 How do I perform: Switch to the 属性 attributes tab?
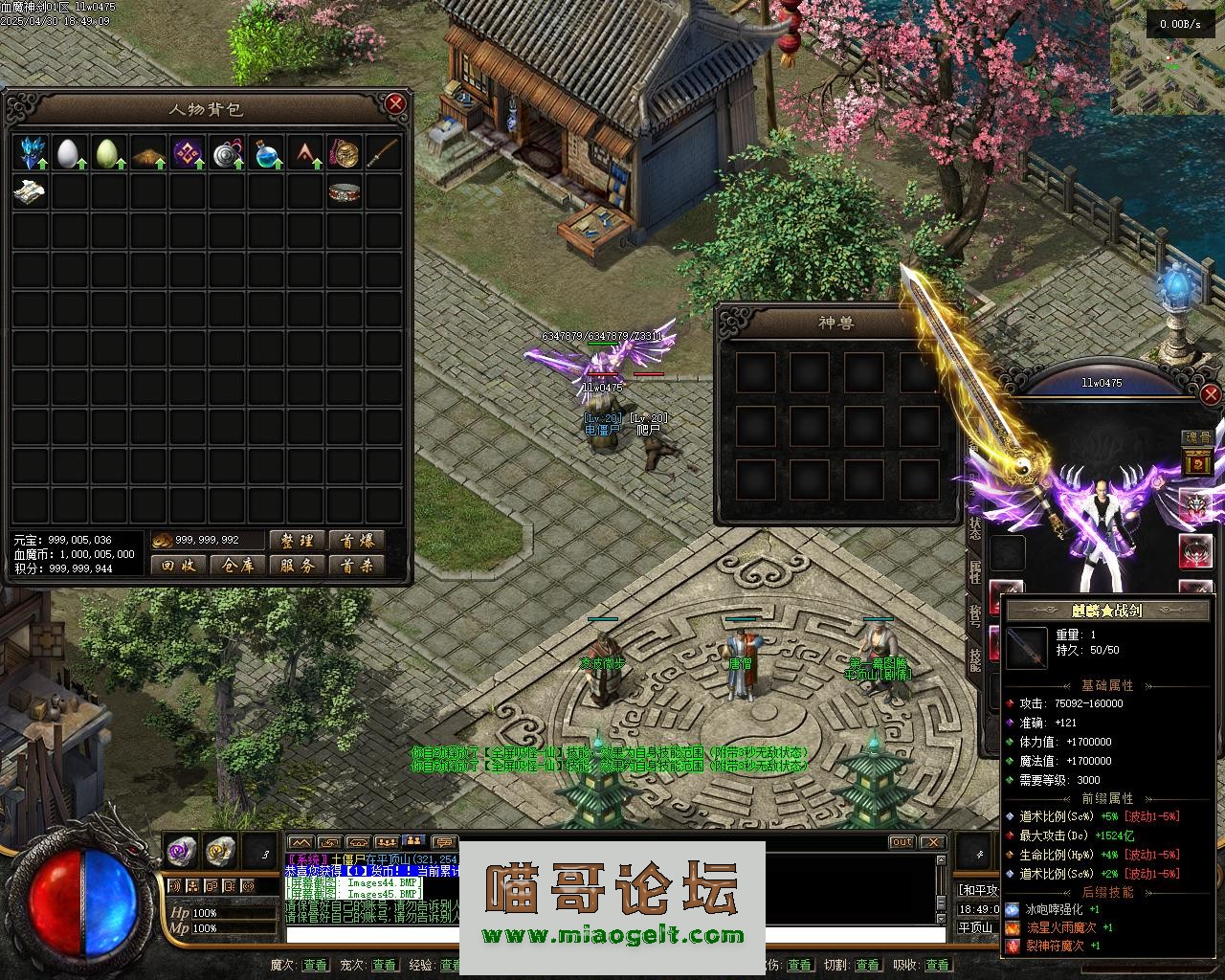pyautogui.click(x=974, y=572)
